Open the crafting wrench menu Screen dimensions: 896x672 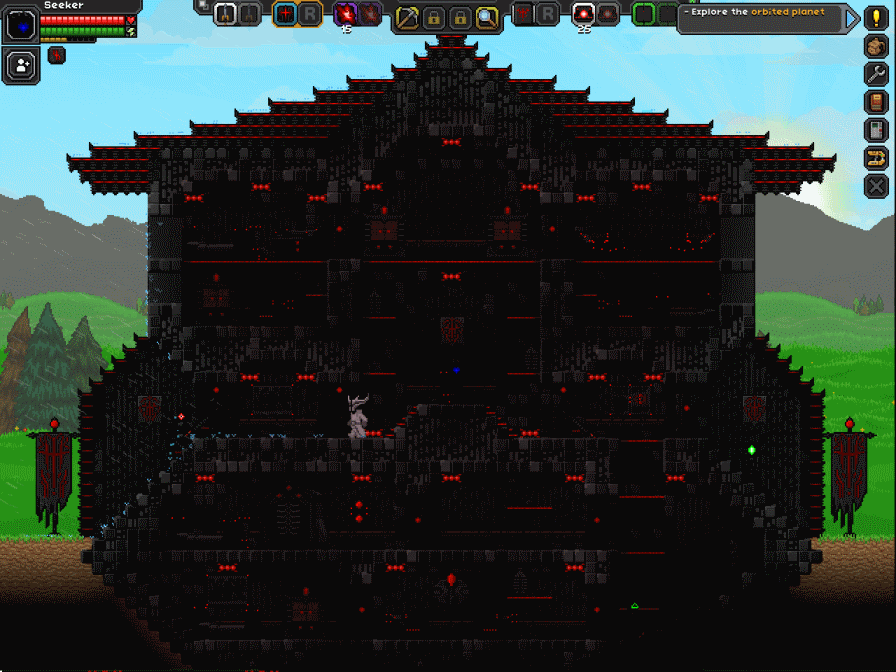pos(876,74)
